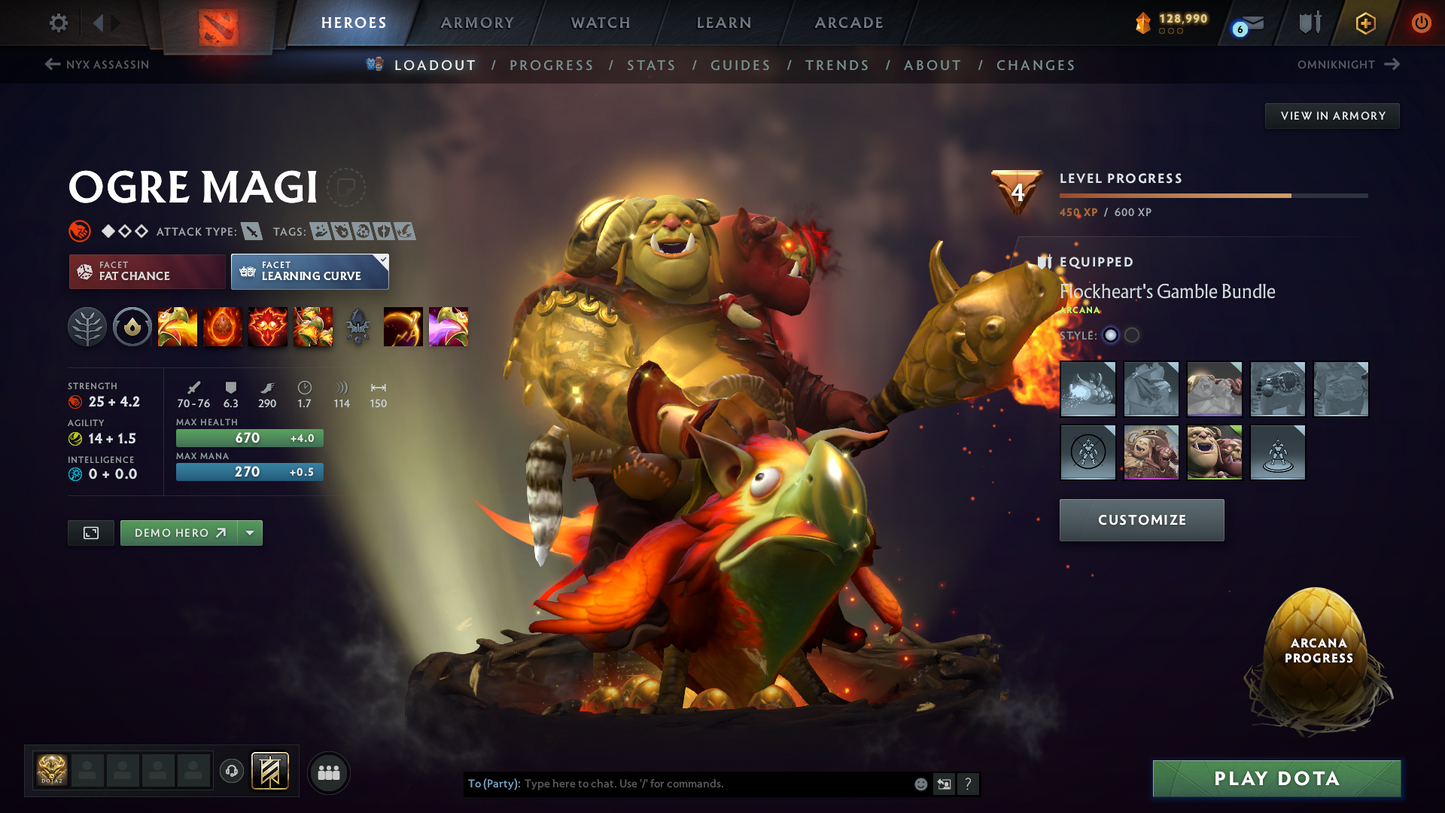Click Play Dota
This screenshot has height=813, width=1445.
[x=1276, y=778]
